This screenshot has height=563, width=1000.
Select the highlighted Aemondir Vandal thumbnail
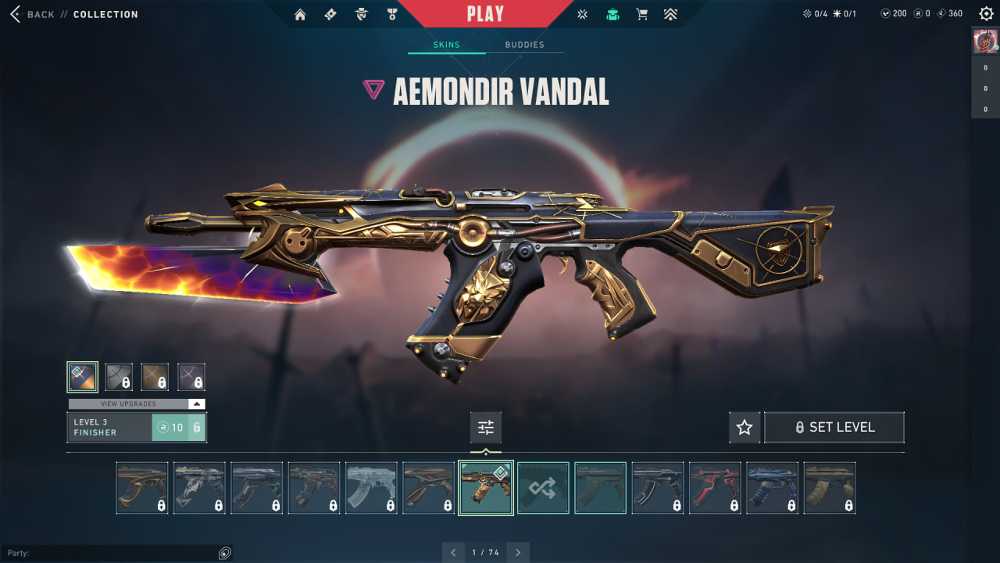point(486,488)
